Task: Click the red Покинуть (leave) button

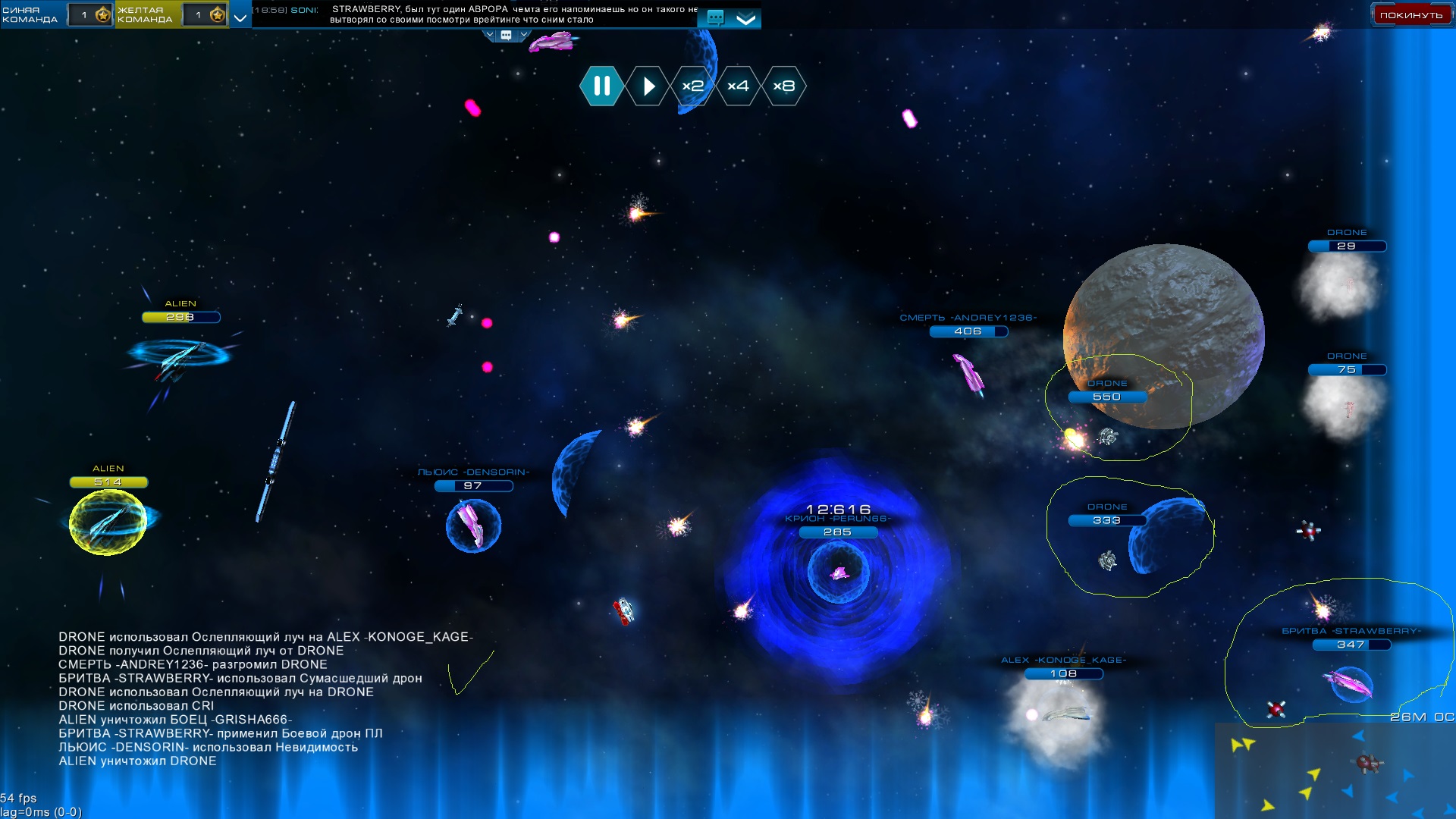Action: (1410, 15)
